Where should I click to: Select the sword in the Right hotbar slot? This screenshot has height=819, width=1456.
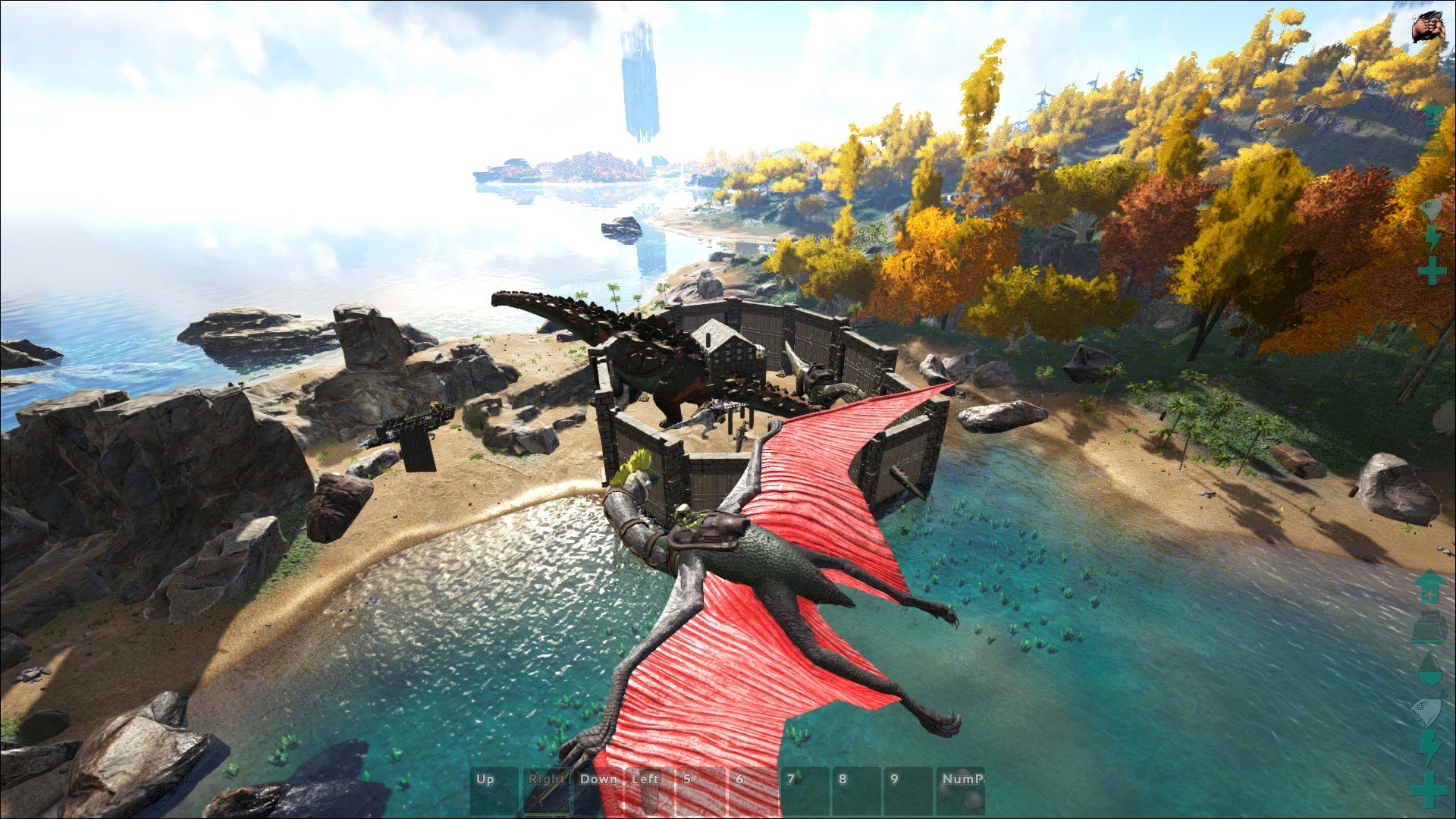point(548,792)
